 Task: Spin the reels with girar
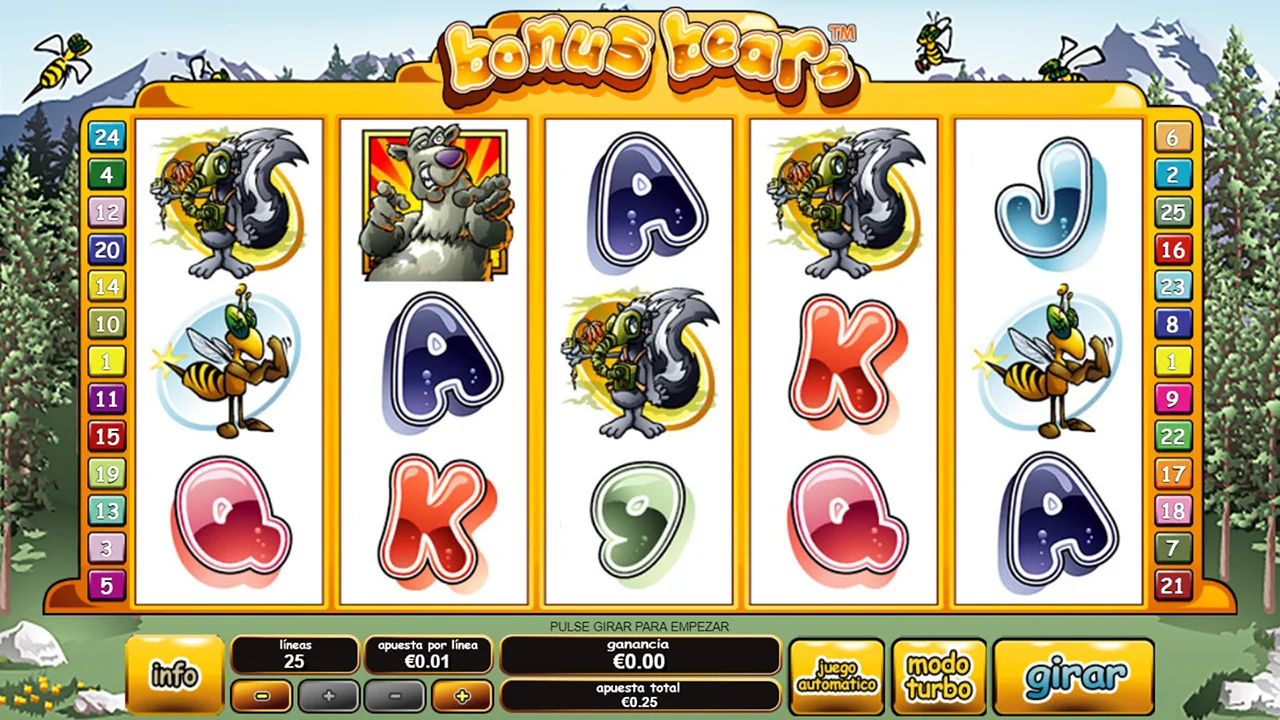pos(1074,676)
